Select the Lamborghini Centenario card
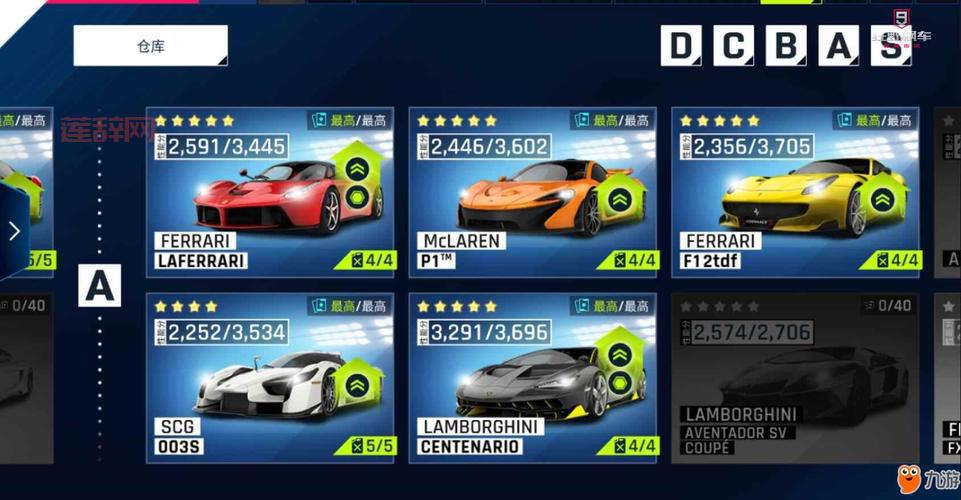The width and height of the screenshot is (961, 500). tap(532, 378)
